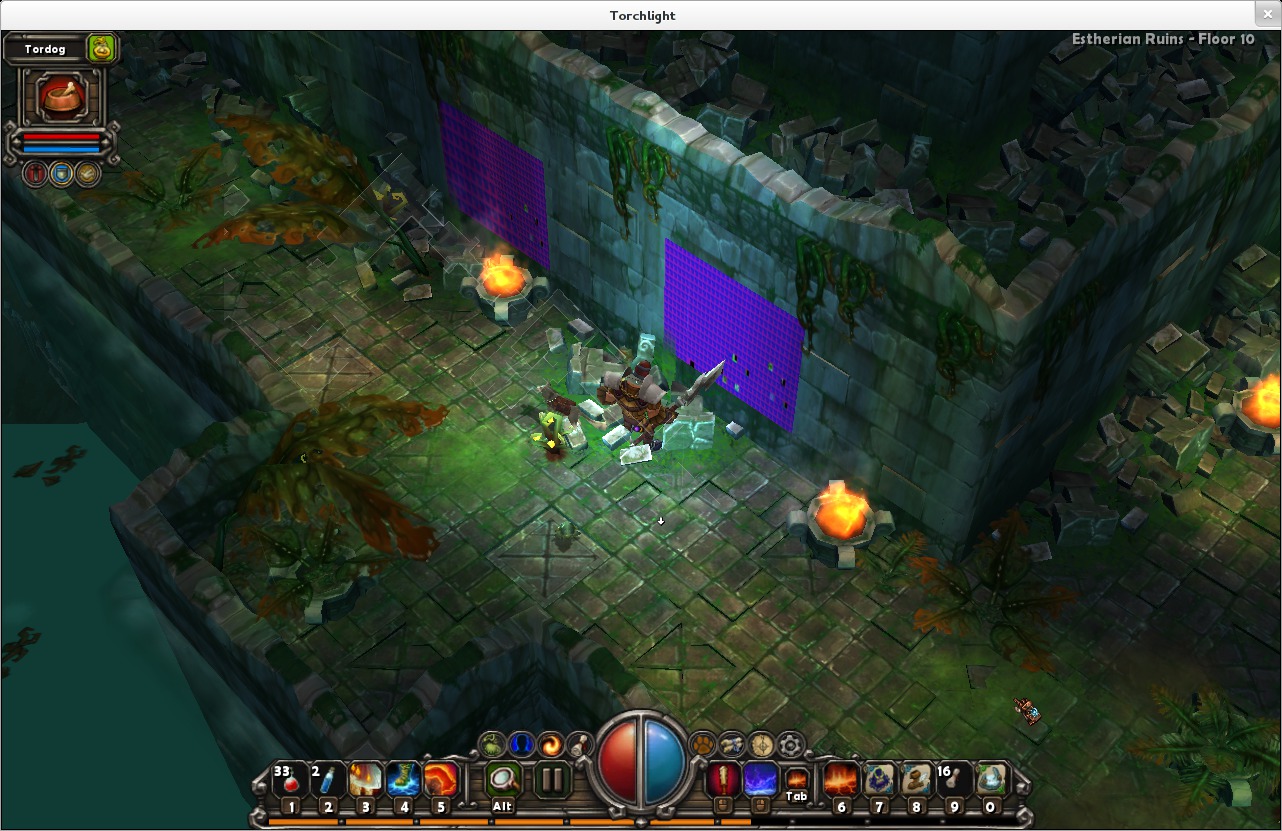The width and height of the screenshot is (1282, 831).
Task: Close the Torchlight window
Action: [x=1268, y=14]
